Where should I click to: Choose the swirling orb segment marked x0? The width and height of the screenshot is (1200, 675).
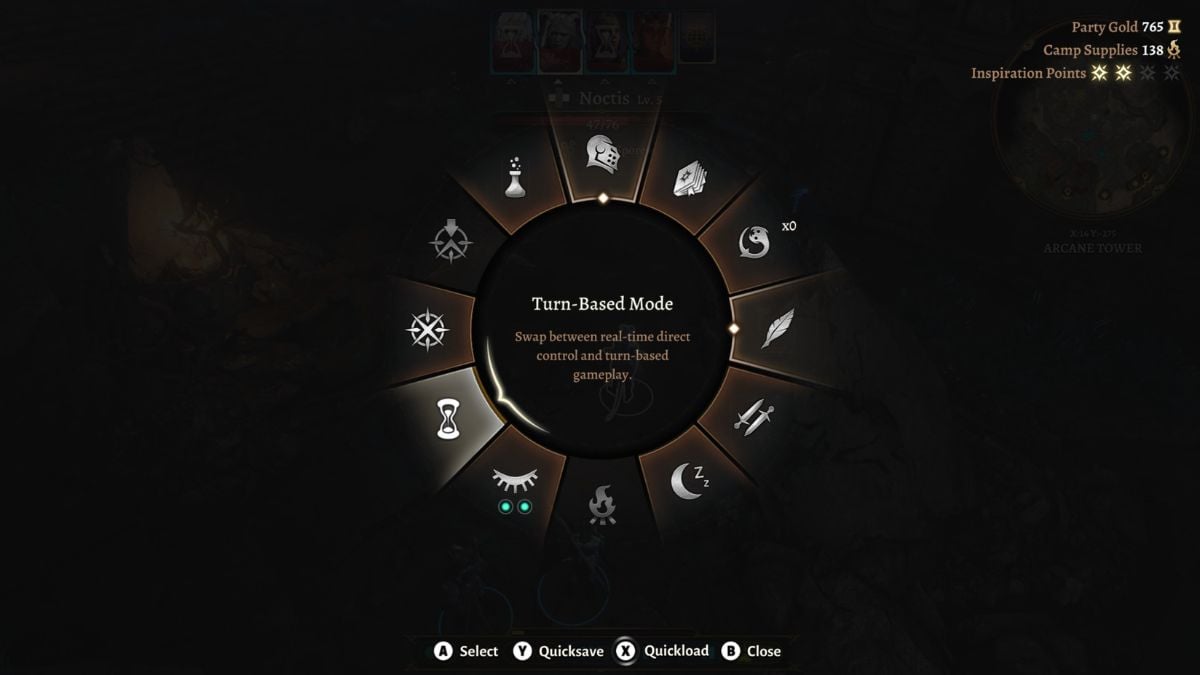coord(755,241)
